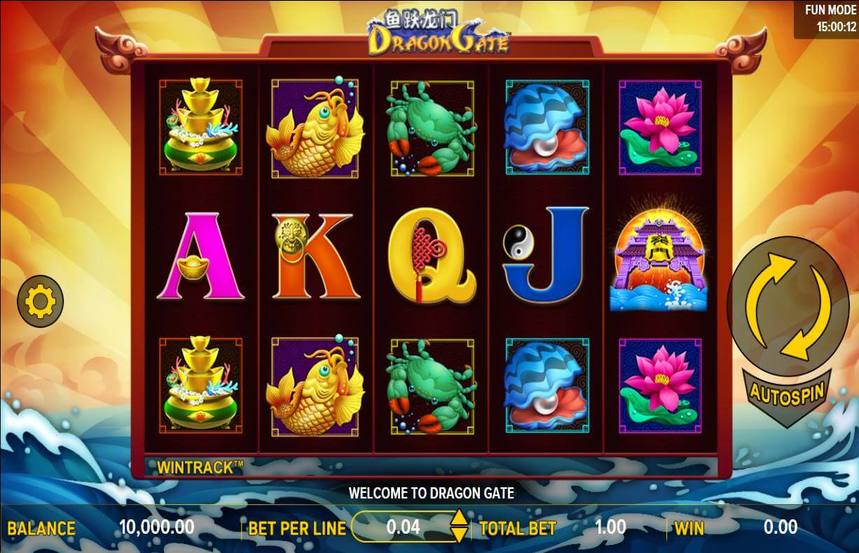The image size is (859, 553).
Task: Decrease bet per line with the down arrow
Action: click(459, 535)
